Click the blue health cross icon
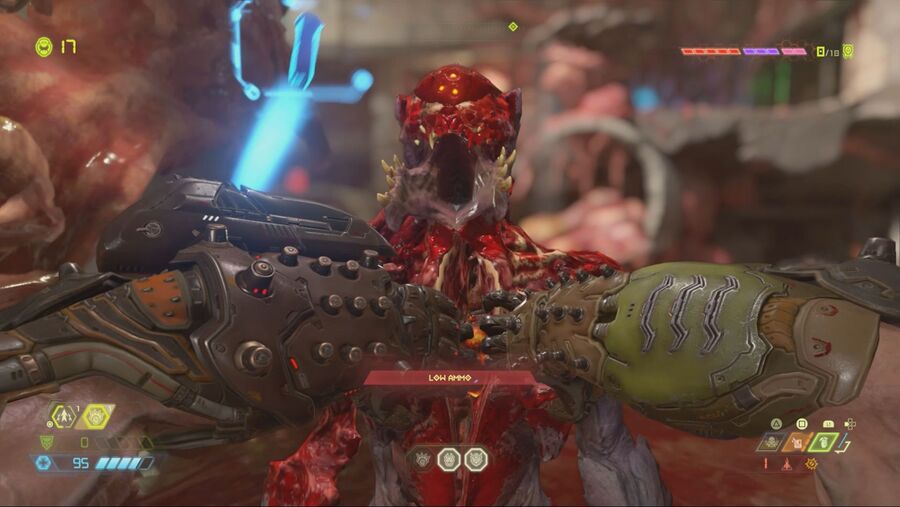 (43, 463)
